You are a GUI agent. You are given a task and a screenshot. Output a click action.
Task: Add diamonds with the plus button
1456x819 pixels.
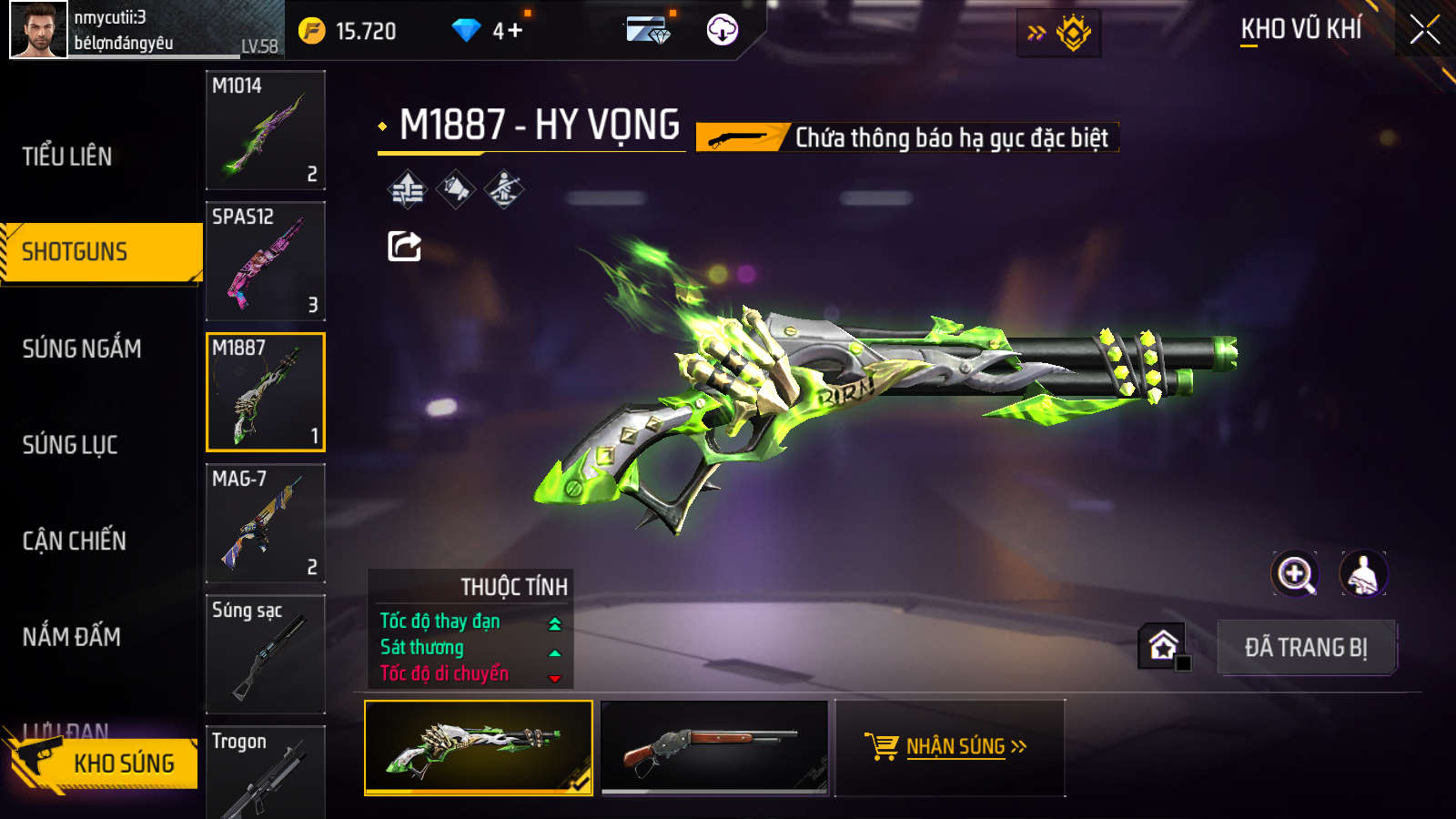(x=514, y=31)
